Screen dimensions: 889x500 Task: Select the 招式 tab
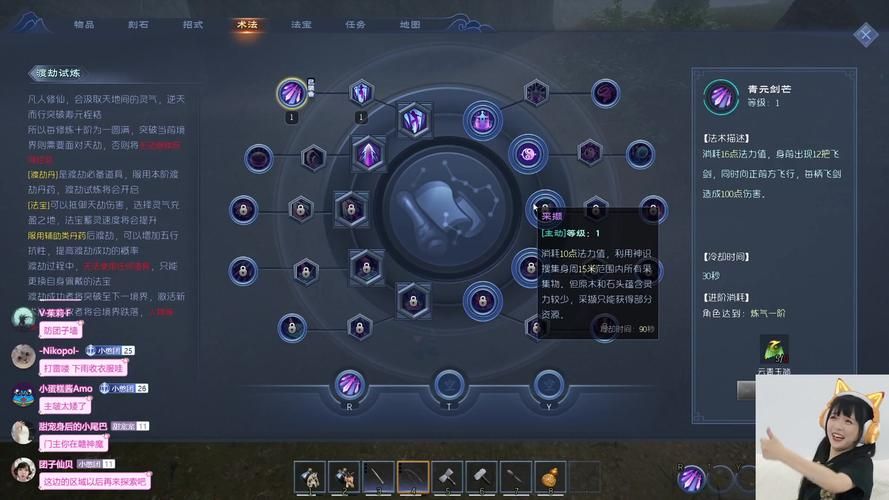(x=193, y=24)
